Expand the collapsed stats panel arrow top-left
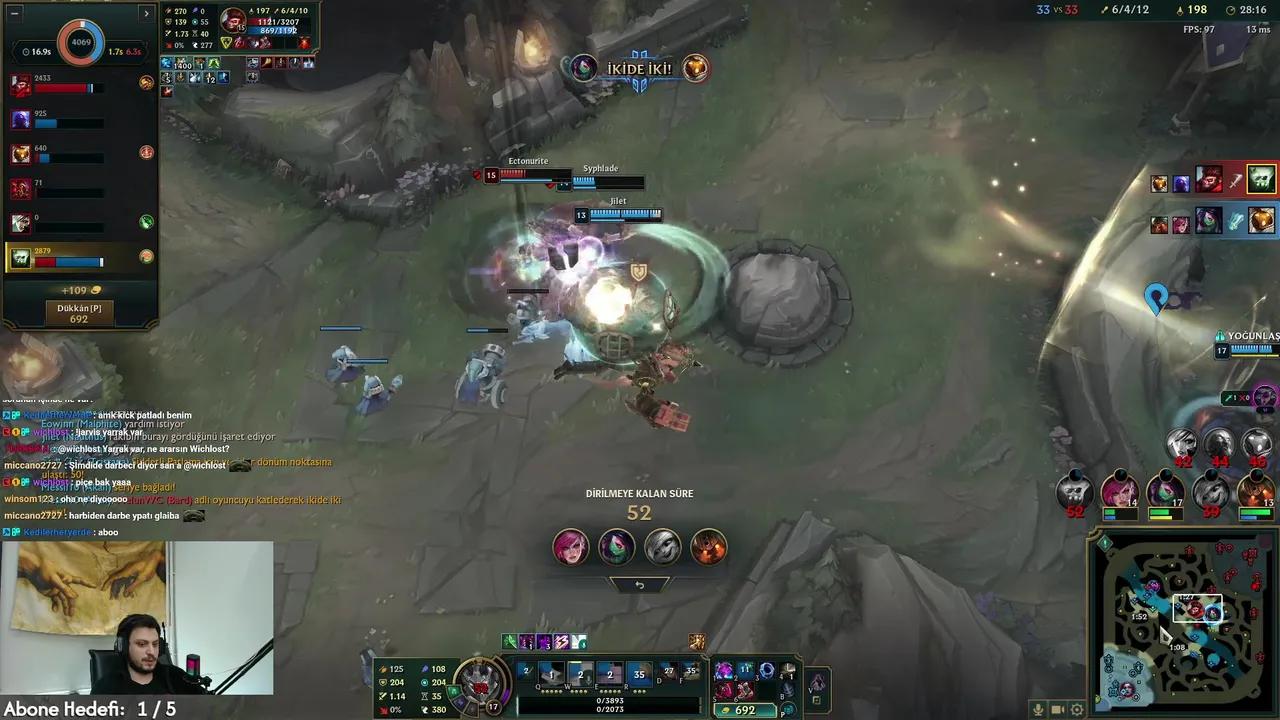Screen dimensions: 1280x720 click(x=146, y=13)
